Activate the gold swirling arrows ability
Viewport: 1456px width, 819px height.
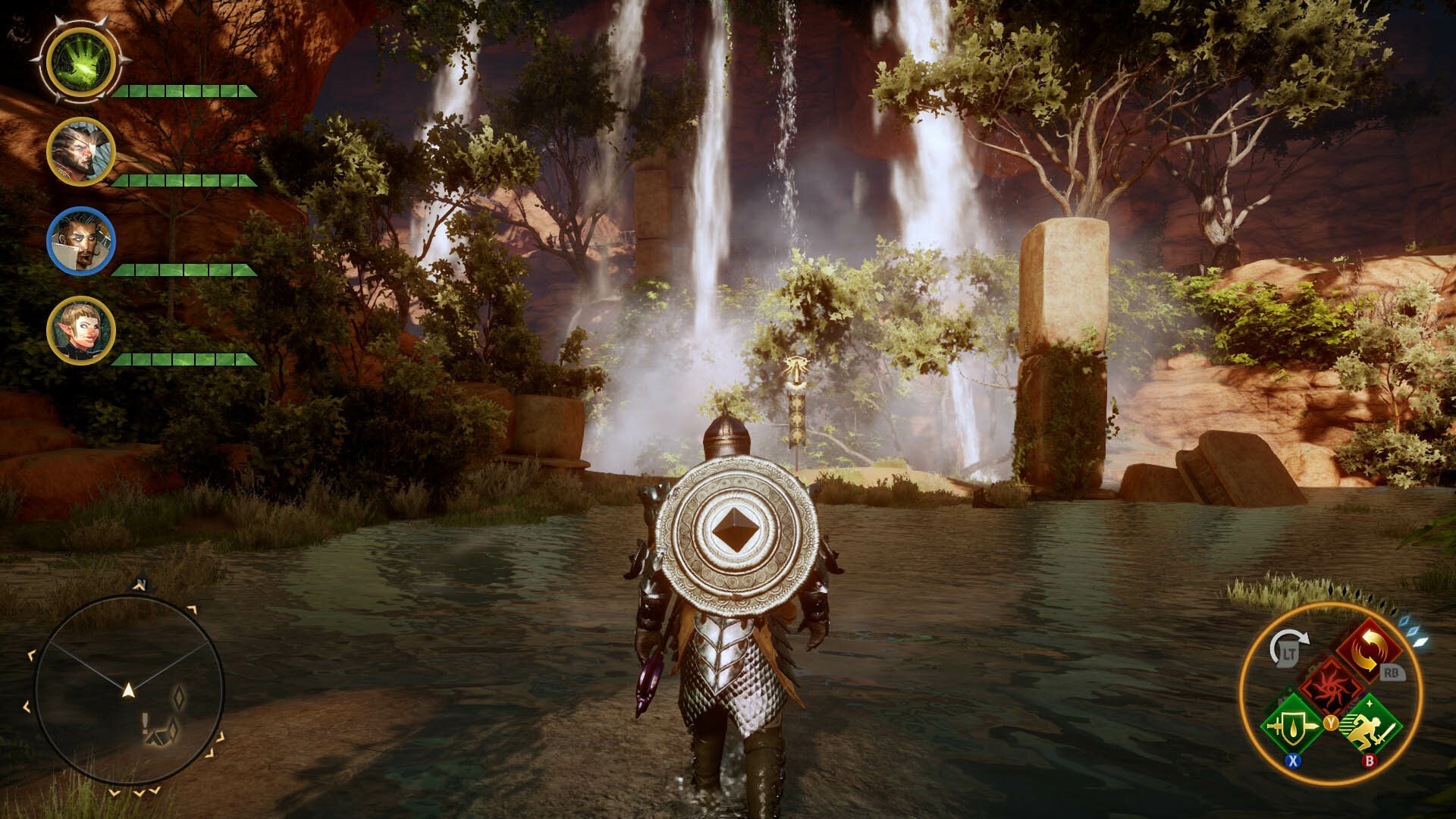tap(1370, 650)
